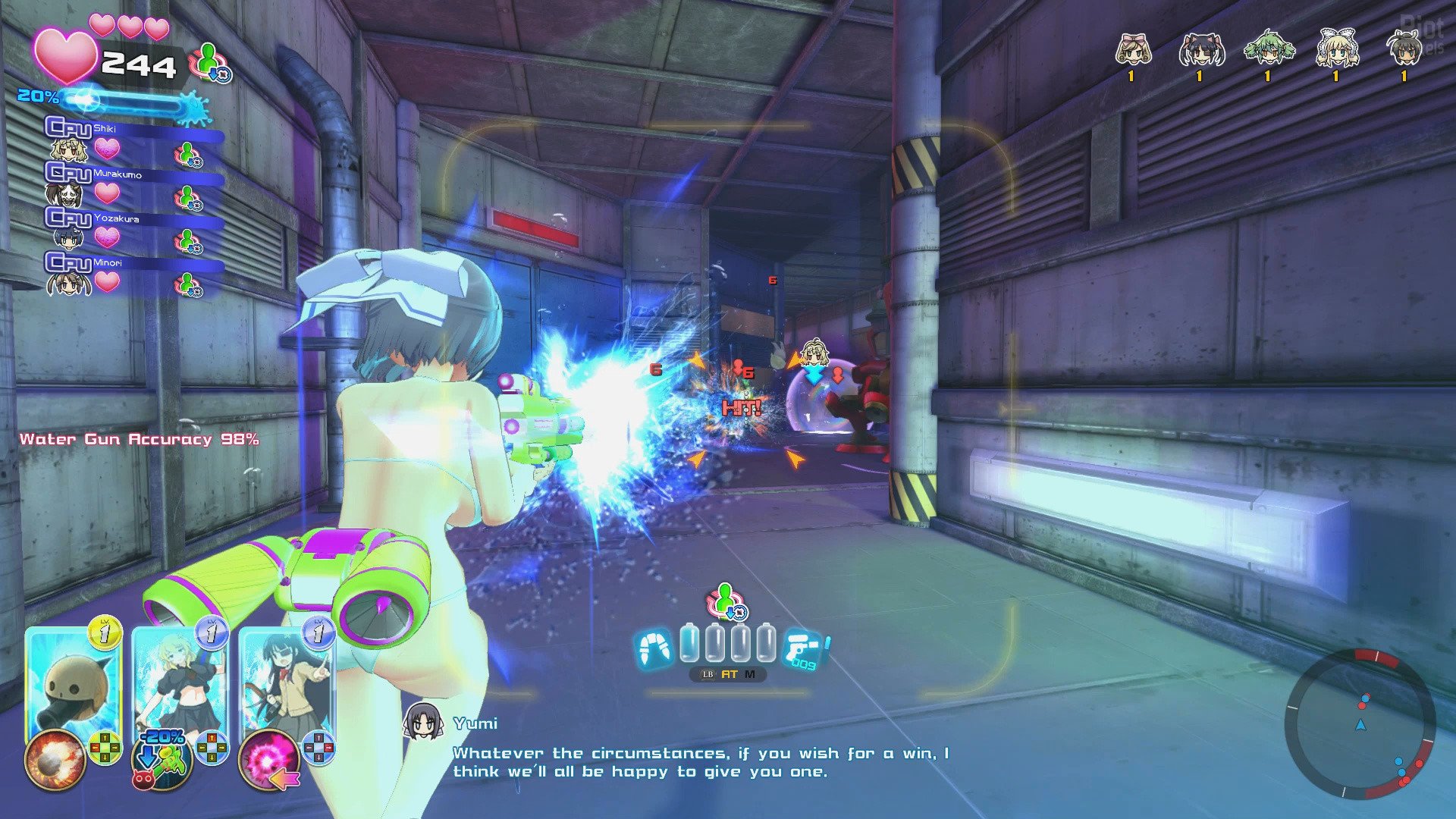
Task: Click the water jet dash icon
Action: 654,648
